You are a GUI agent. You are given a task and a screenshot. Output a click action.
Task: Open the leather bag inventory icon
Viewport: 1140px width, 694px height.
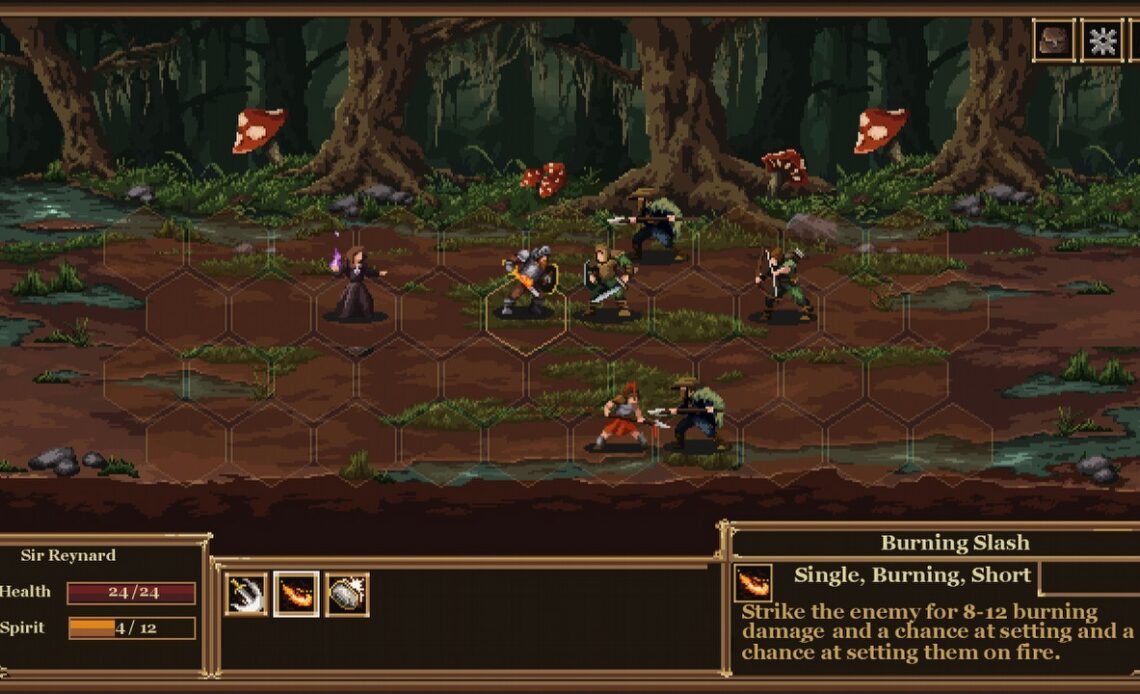pos(1054,41)
